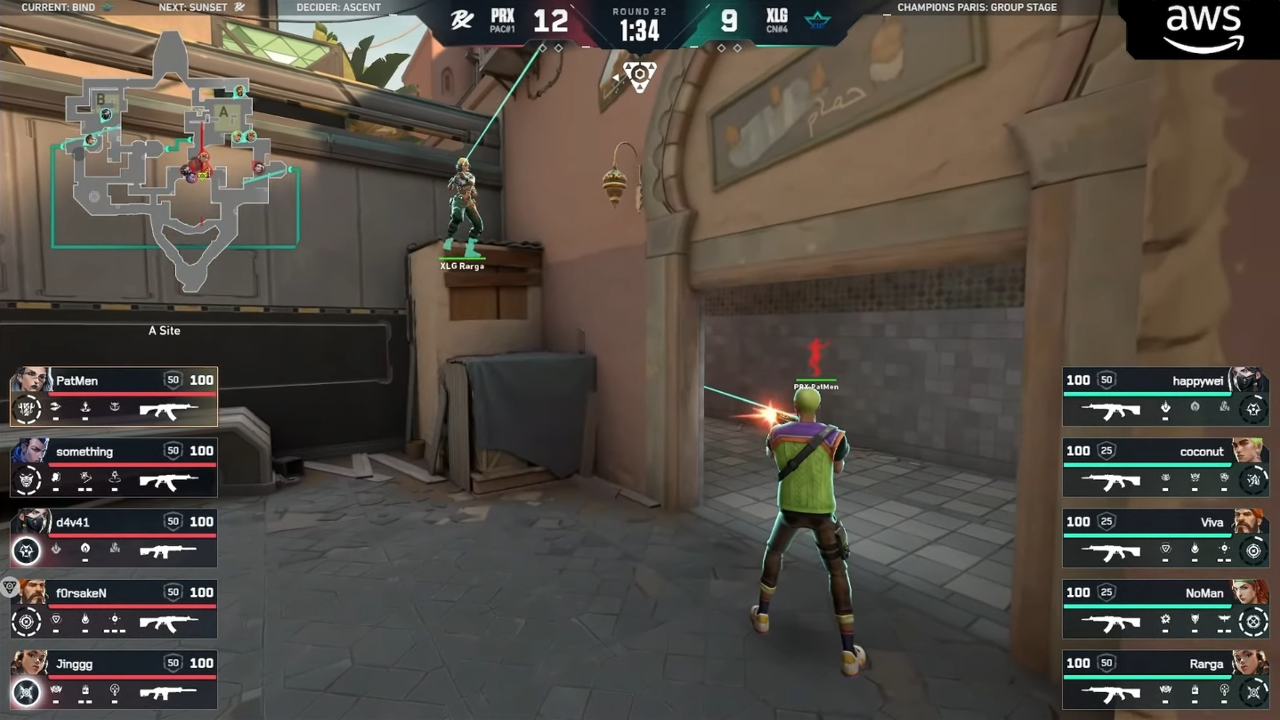Viewport: 1280px width, 720px height.
Task: Select happywei's player card
Action: pos(1165,397)
